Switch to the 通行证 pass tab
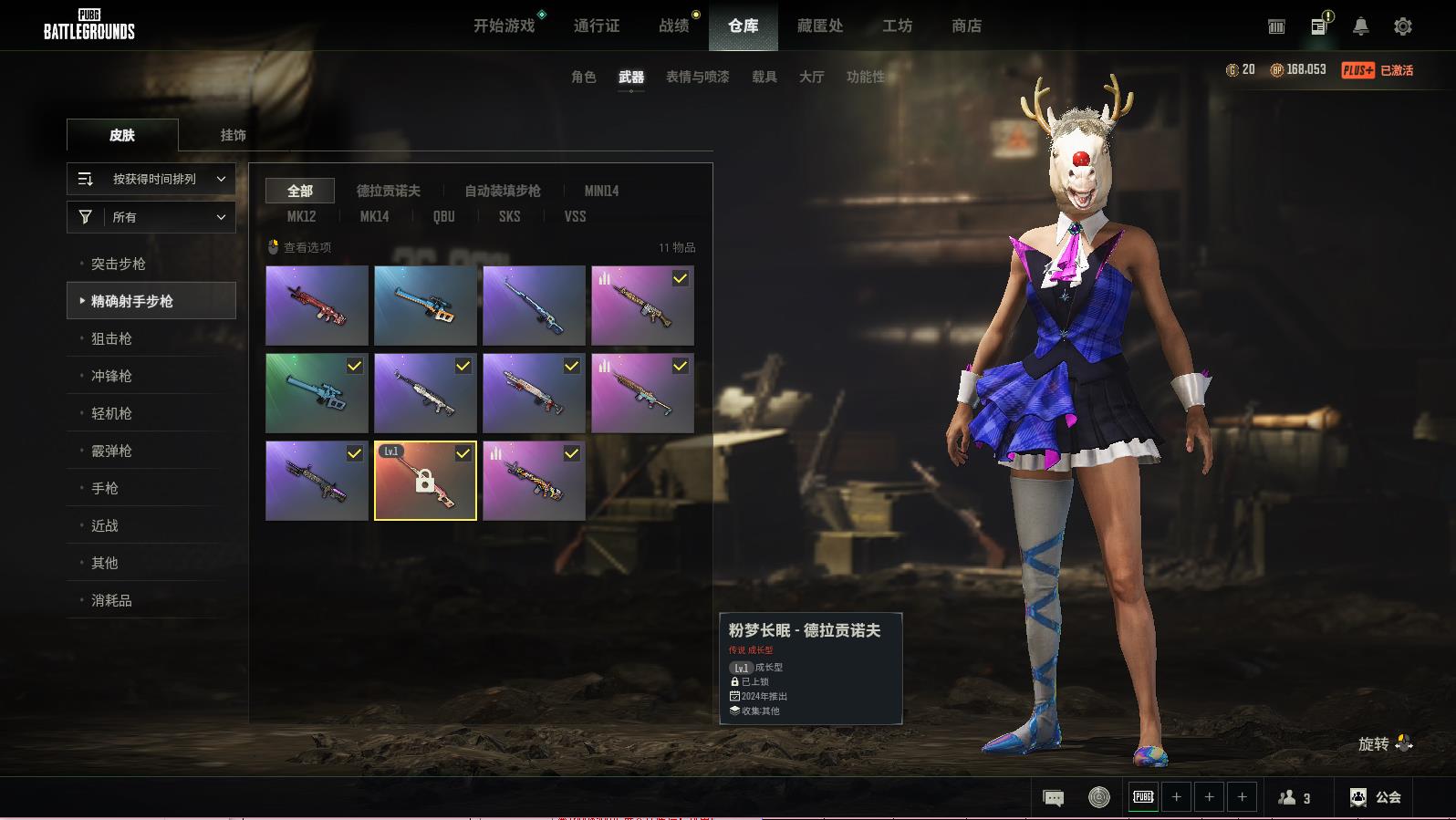 point(597,26)
